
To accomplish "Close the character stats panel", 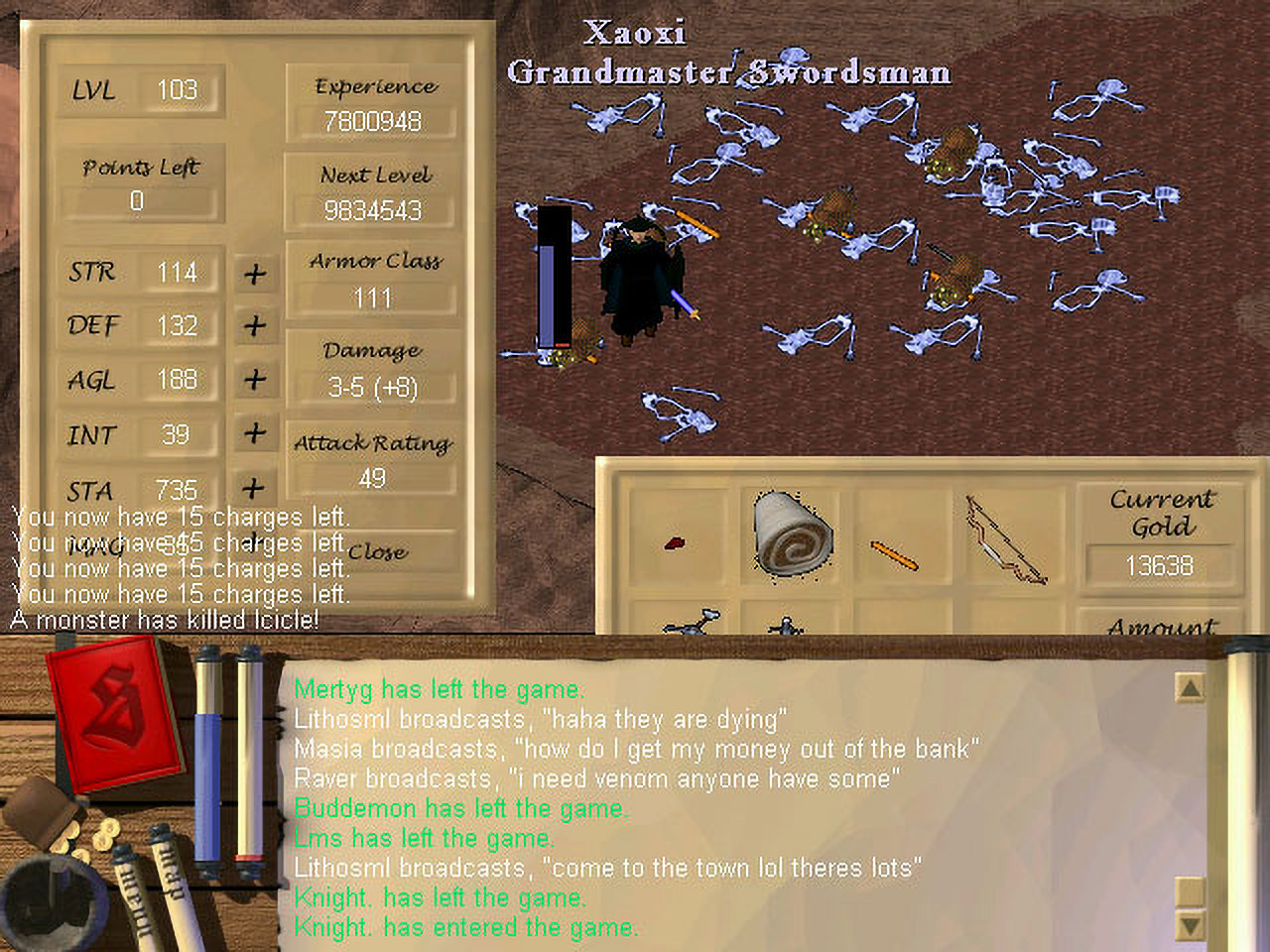I will [377, 552].
